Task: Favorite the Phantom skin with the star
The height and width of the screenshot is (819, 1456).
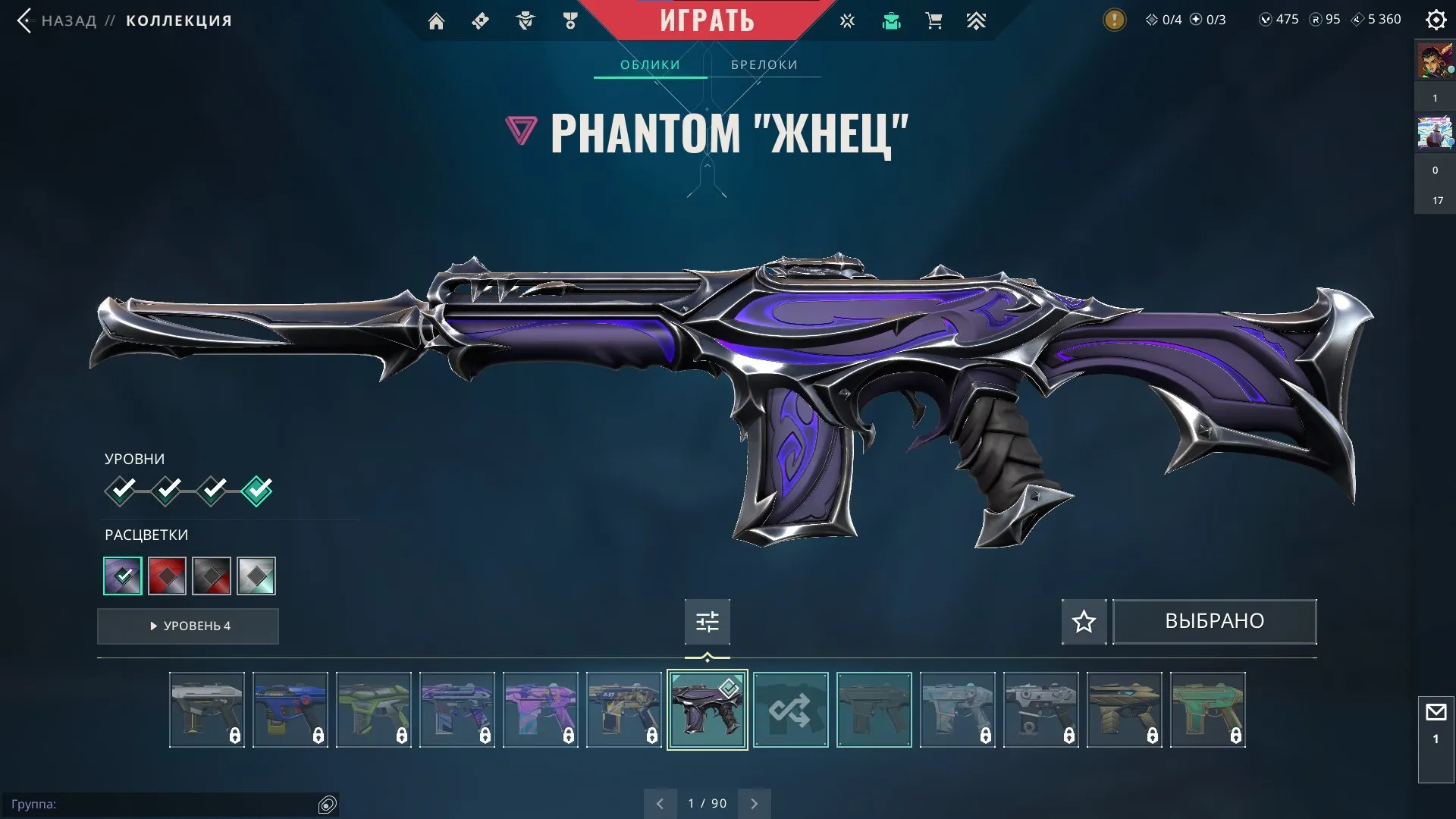Action: 1083,621
